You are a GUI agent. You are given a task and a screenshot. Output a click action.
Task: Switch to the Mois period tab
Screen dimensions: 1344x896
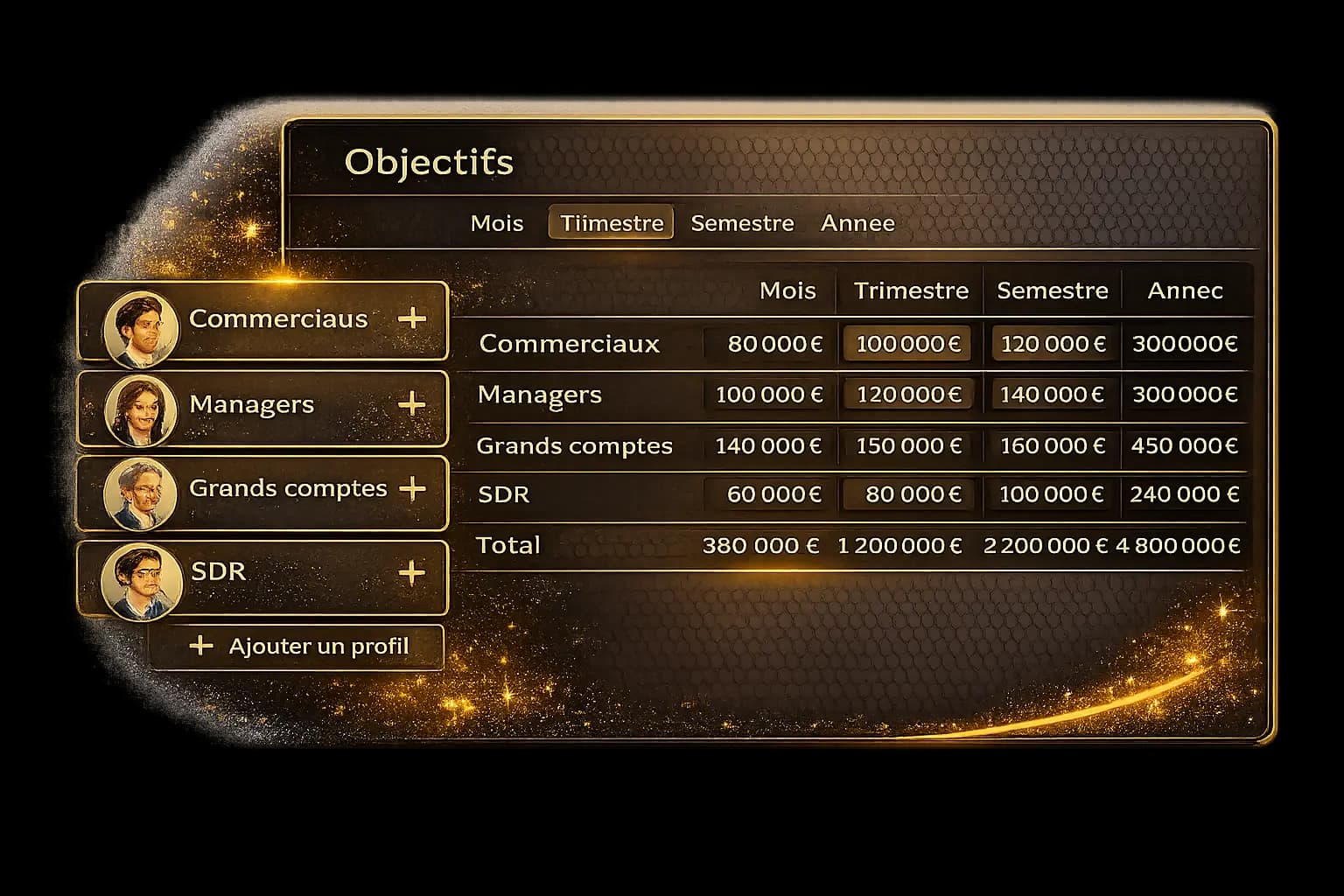[496, 223]
